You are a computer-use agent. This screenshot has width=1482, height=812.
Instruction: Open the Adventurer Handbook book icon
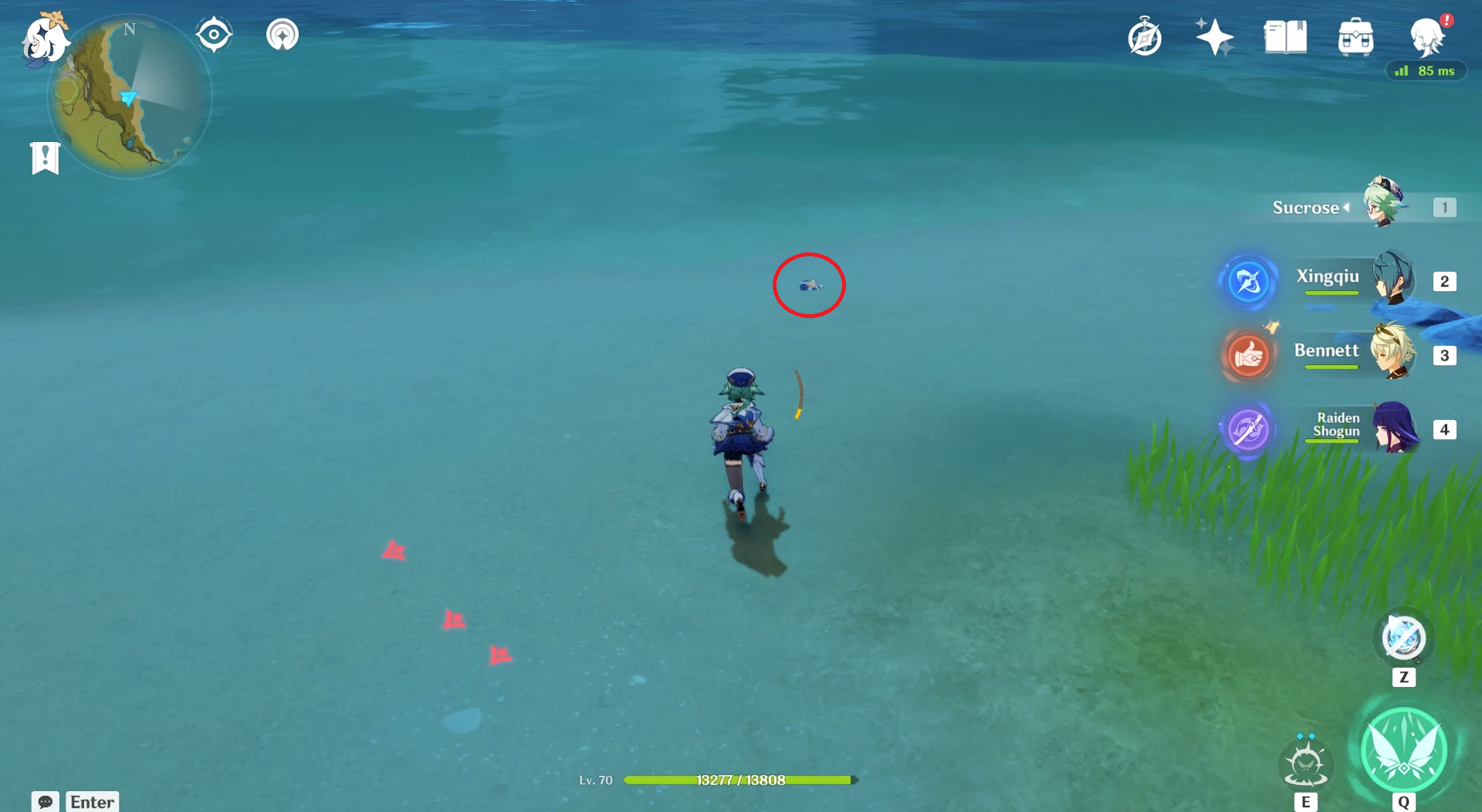click(1284, 36)
